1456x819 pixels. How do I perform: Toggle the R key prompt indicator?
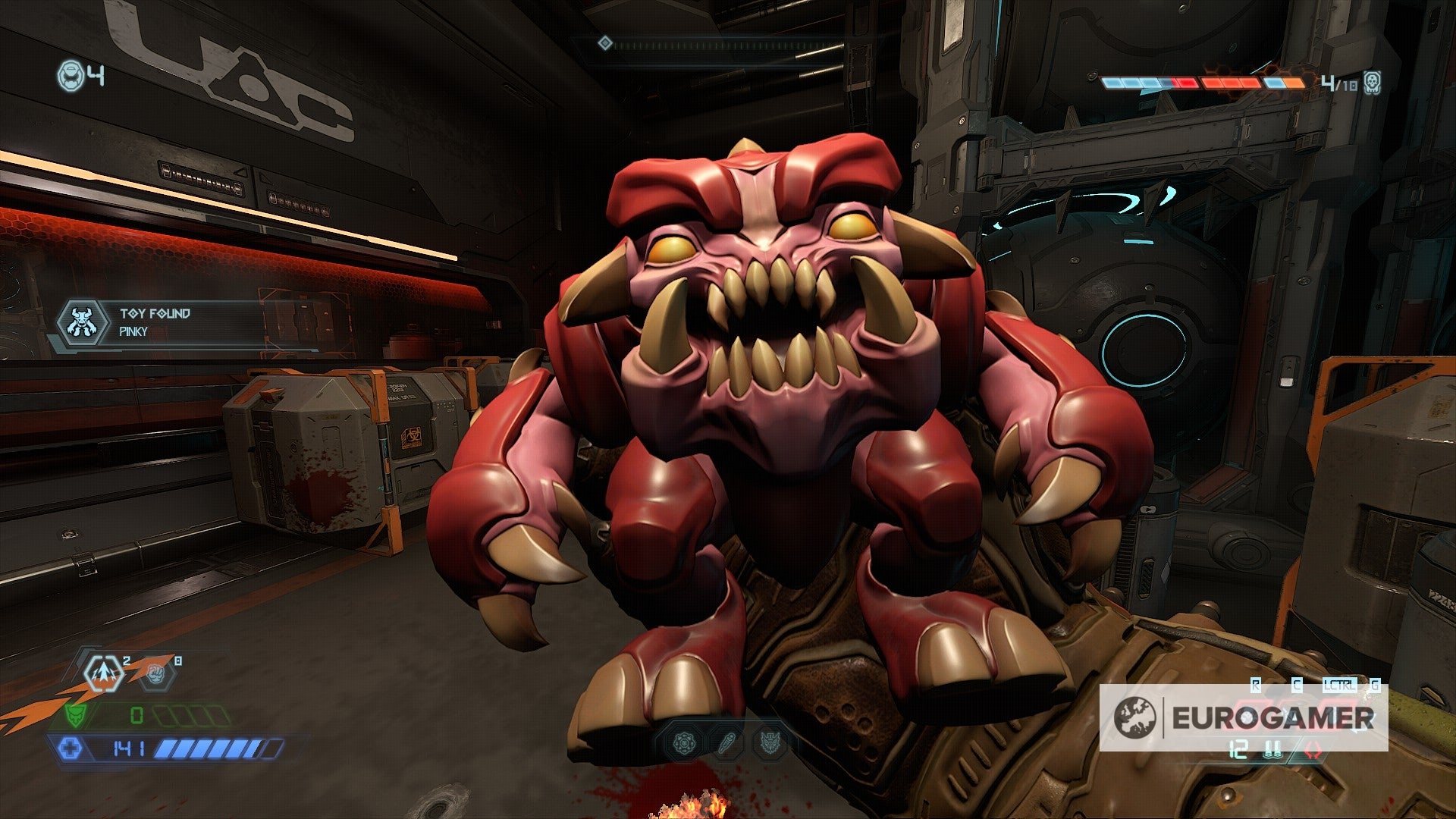(1256, 685)
